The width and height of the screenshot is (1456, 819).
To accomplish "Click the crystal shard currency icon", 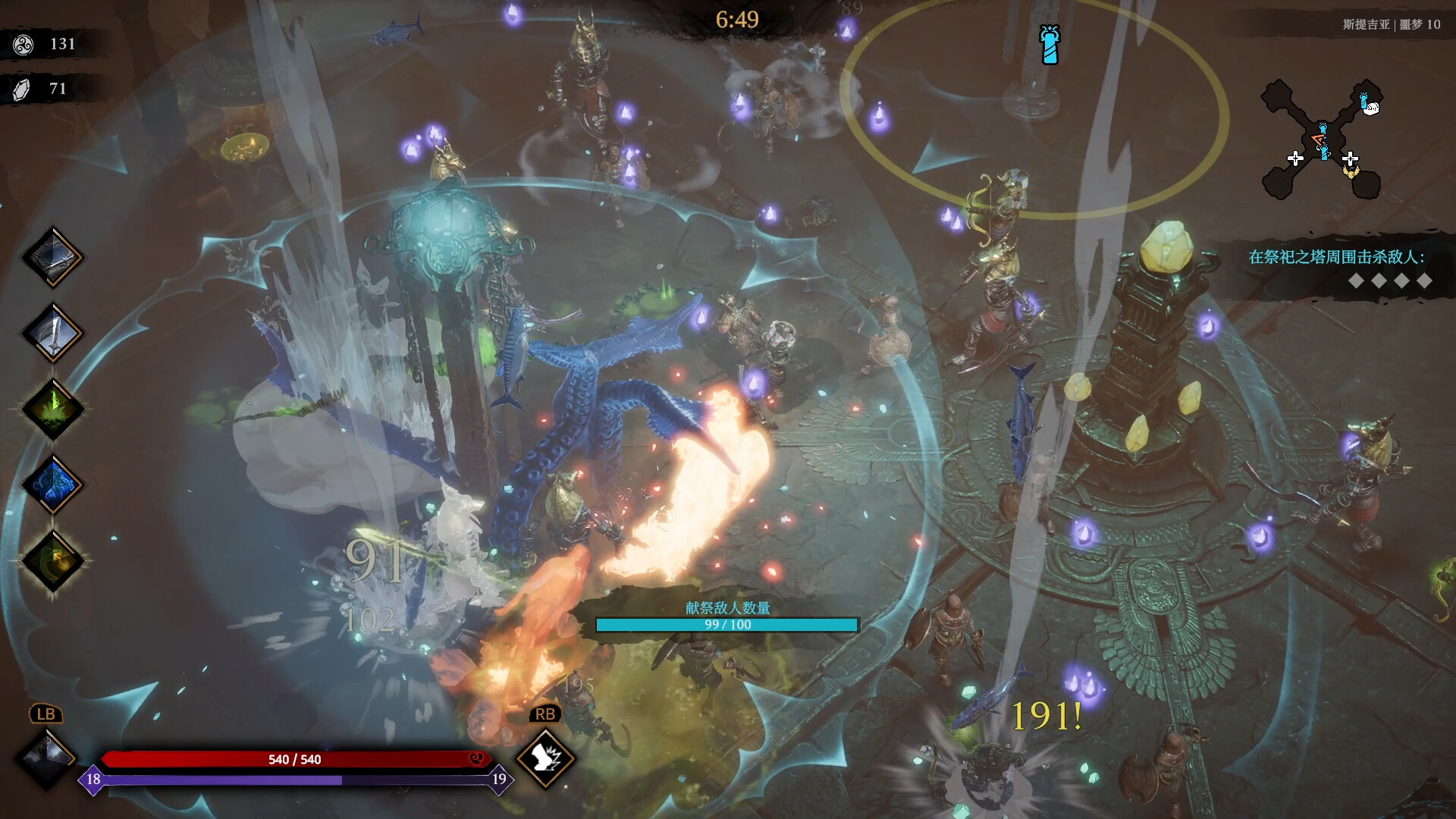I will point(22,89).
